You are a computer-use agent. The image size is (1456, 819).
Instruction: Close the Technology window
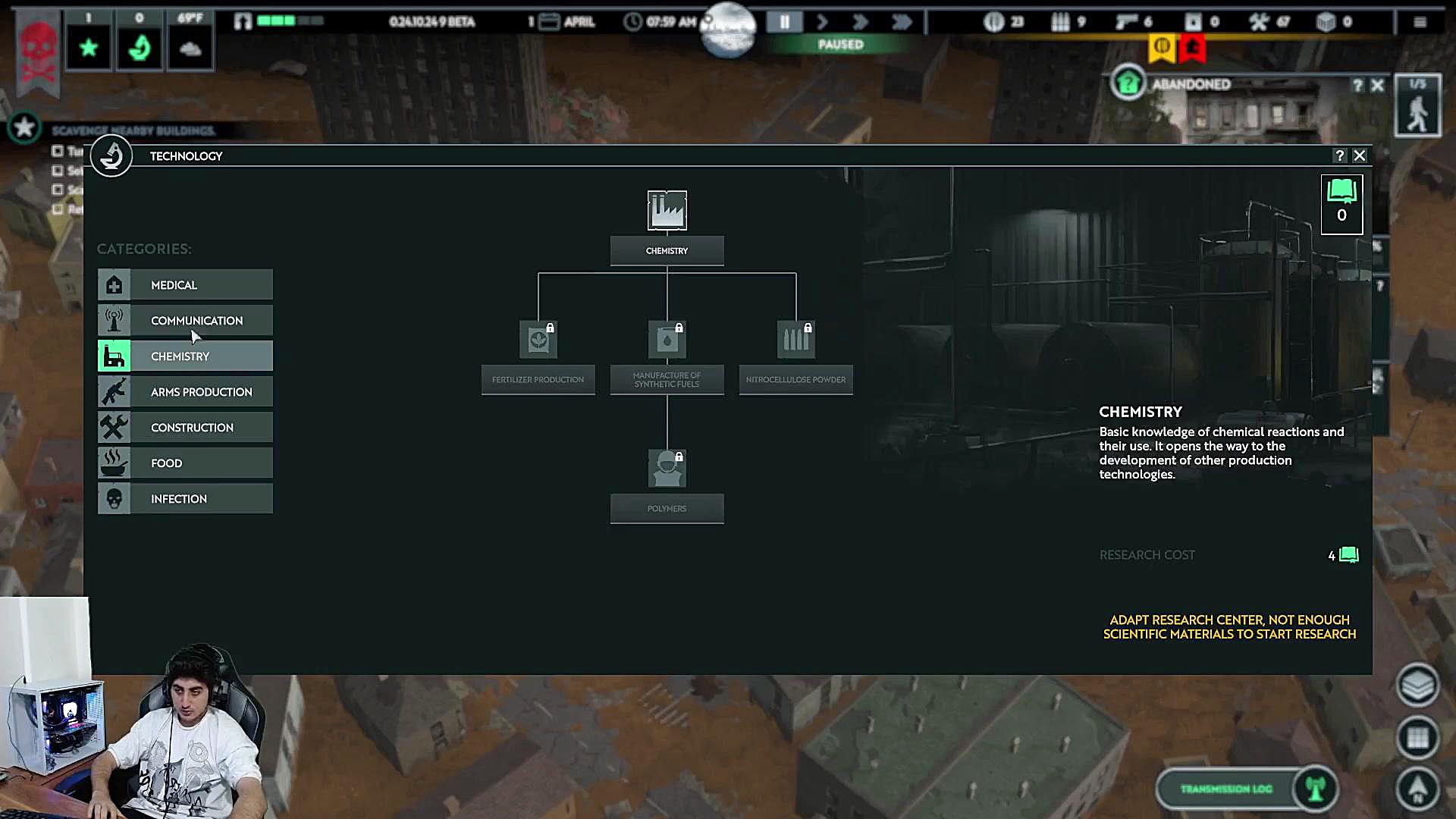click(x=1360, y=155)
